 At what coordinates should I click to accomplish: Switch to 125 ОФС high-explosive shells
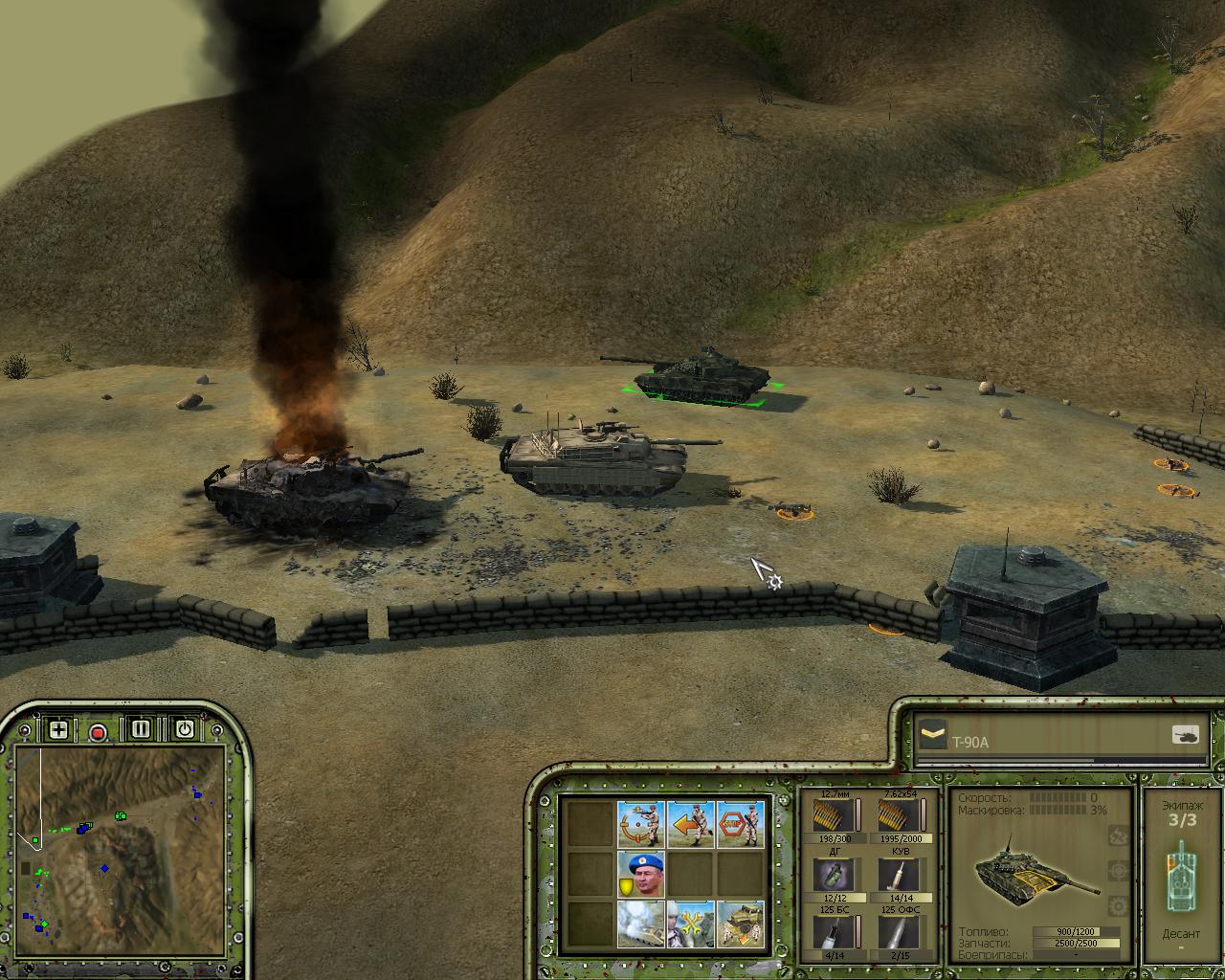click(899, 932)
